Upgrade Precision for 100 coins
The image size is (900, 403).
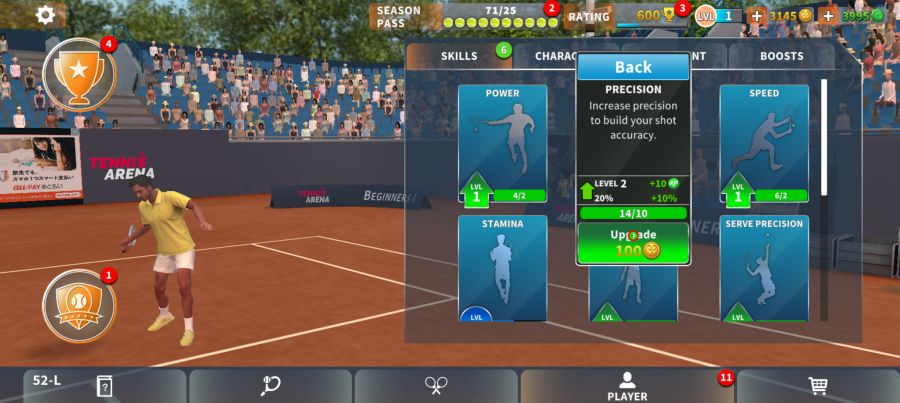click(x=632, y=243)
